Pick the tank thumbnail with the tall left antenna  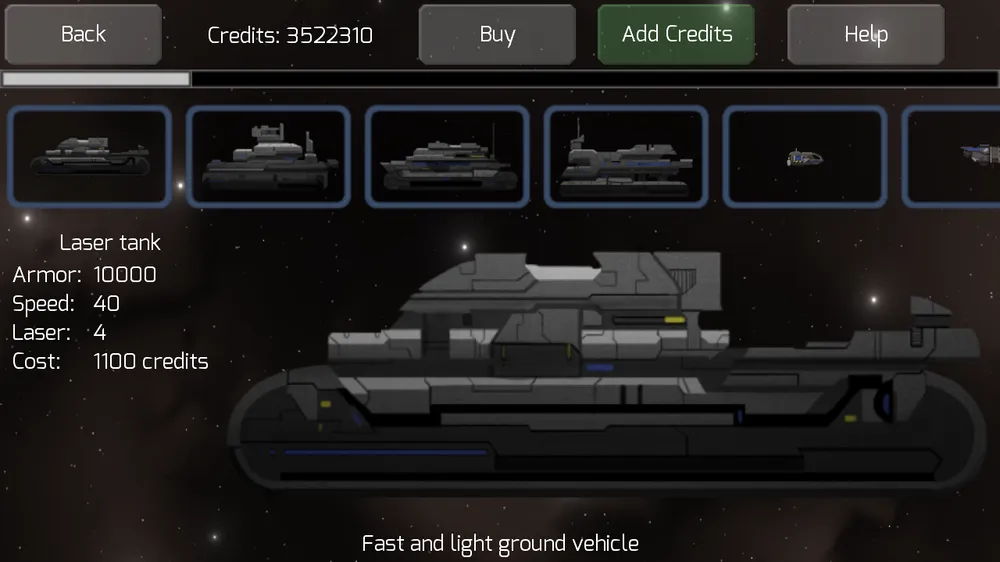(626, 156)
